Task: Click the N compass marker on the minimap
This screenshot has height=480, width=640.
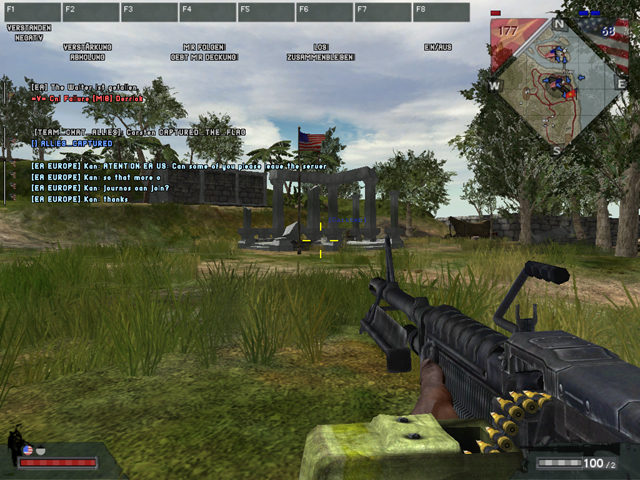Action: pyautogui.click(x=559, y=24)
